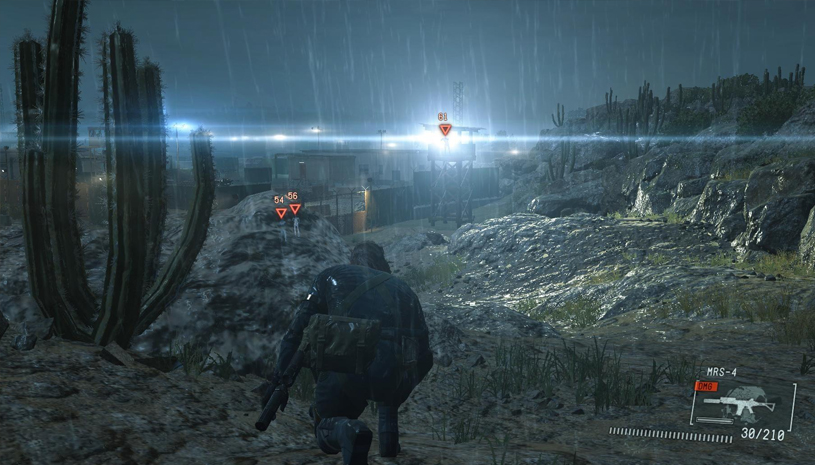Select the MRS-4 rifle weapon icon
815x465 pixels.
(x=740, y=404)
